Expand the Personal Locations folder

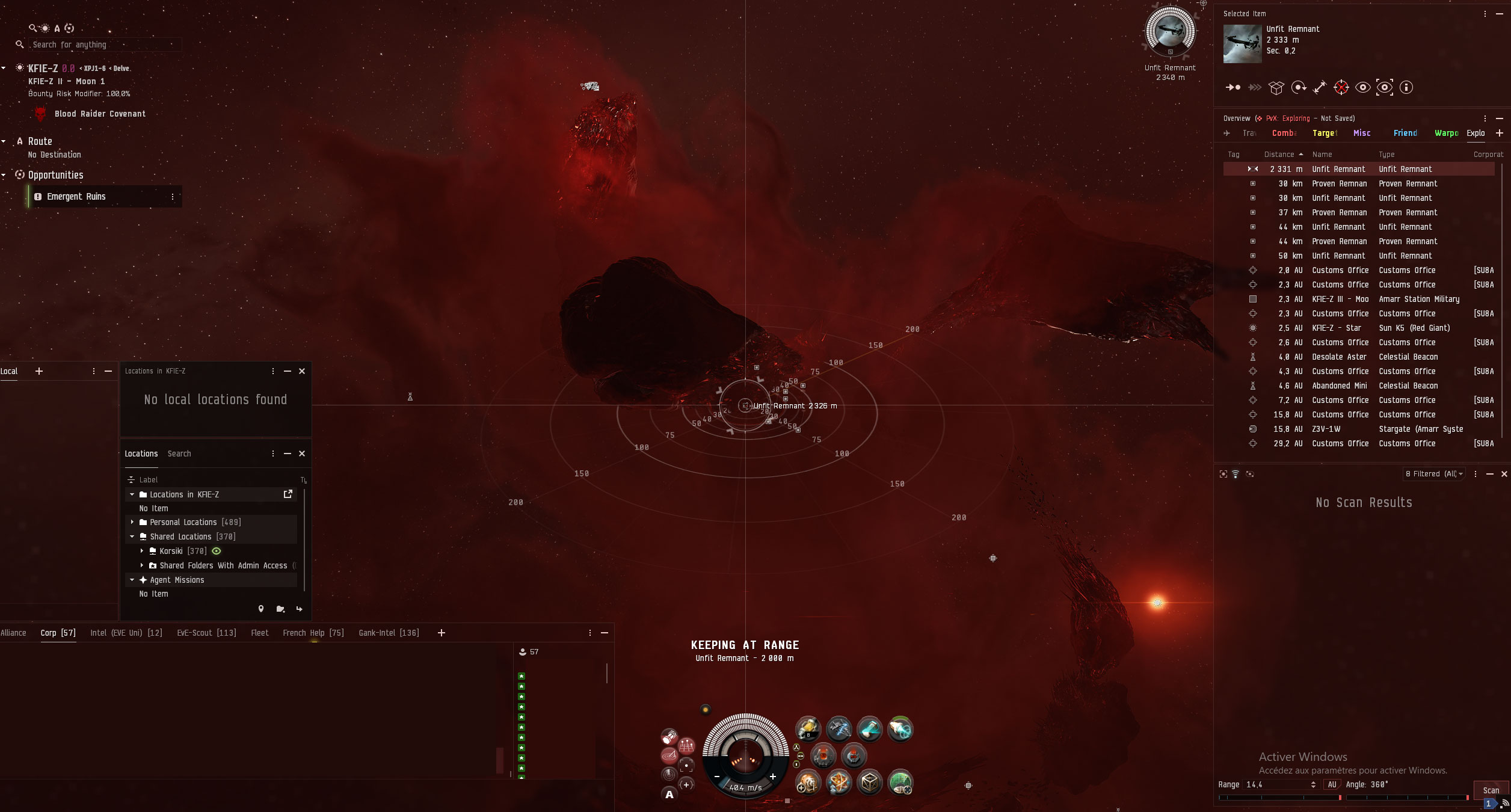click(132, 522)
